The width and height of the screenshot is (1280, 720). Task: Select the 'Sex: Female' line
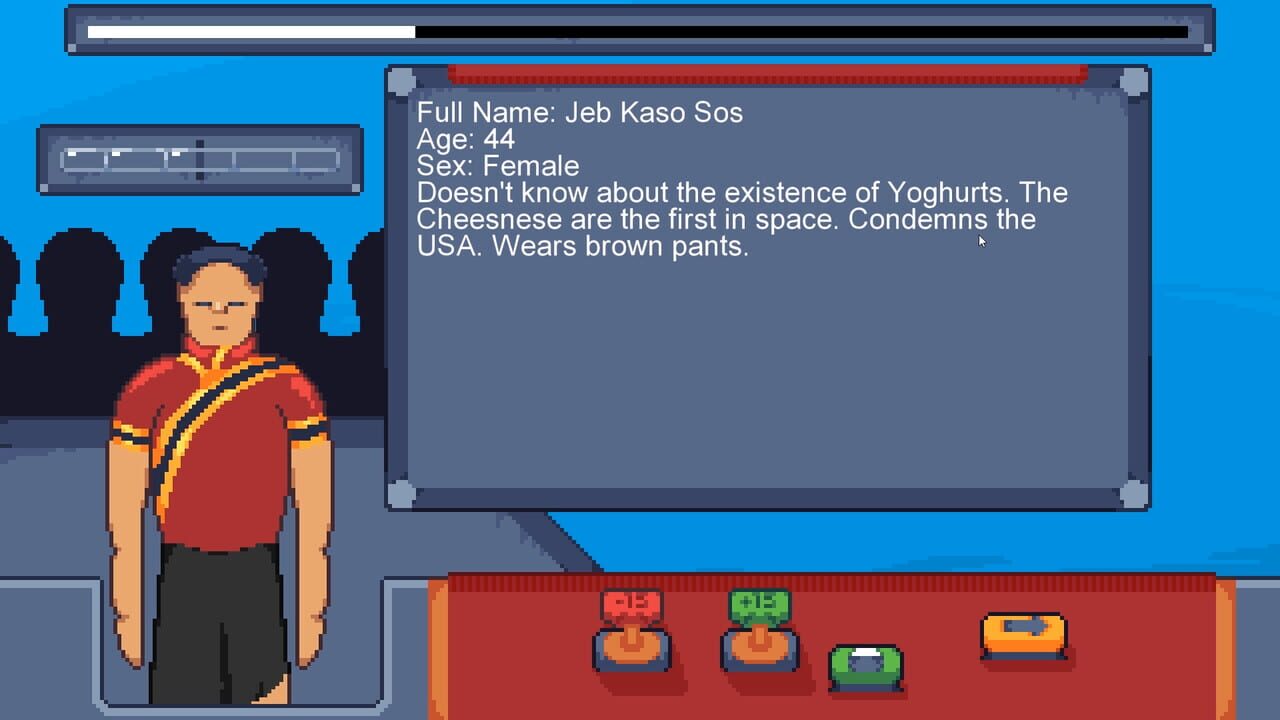(x=497, y=166)
